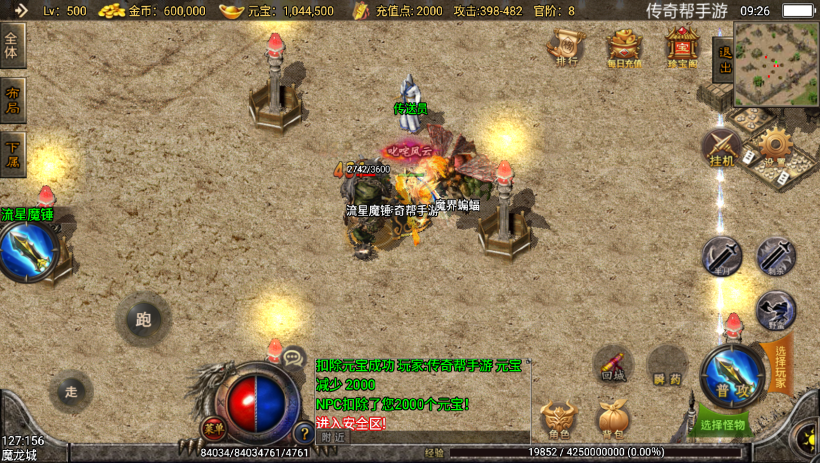The width and height of the screenshot is (820, 463).
Task: Activate the 半月 sword skill
Action: [721, 257]
